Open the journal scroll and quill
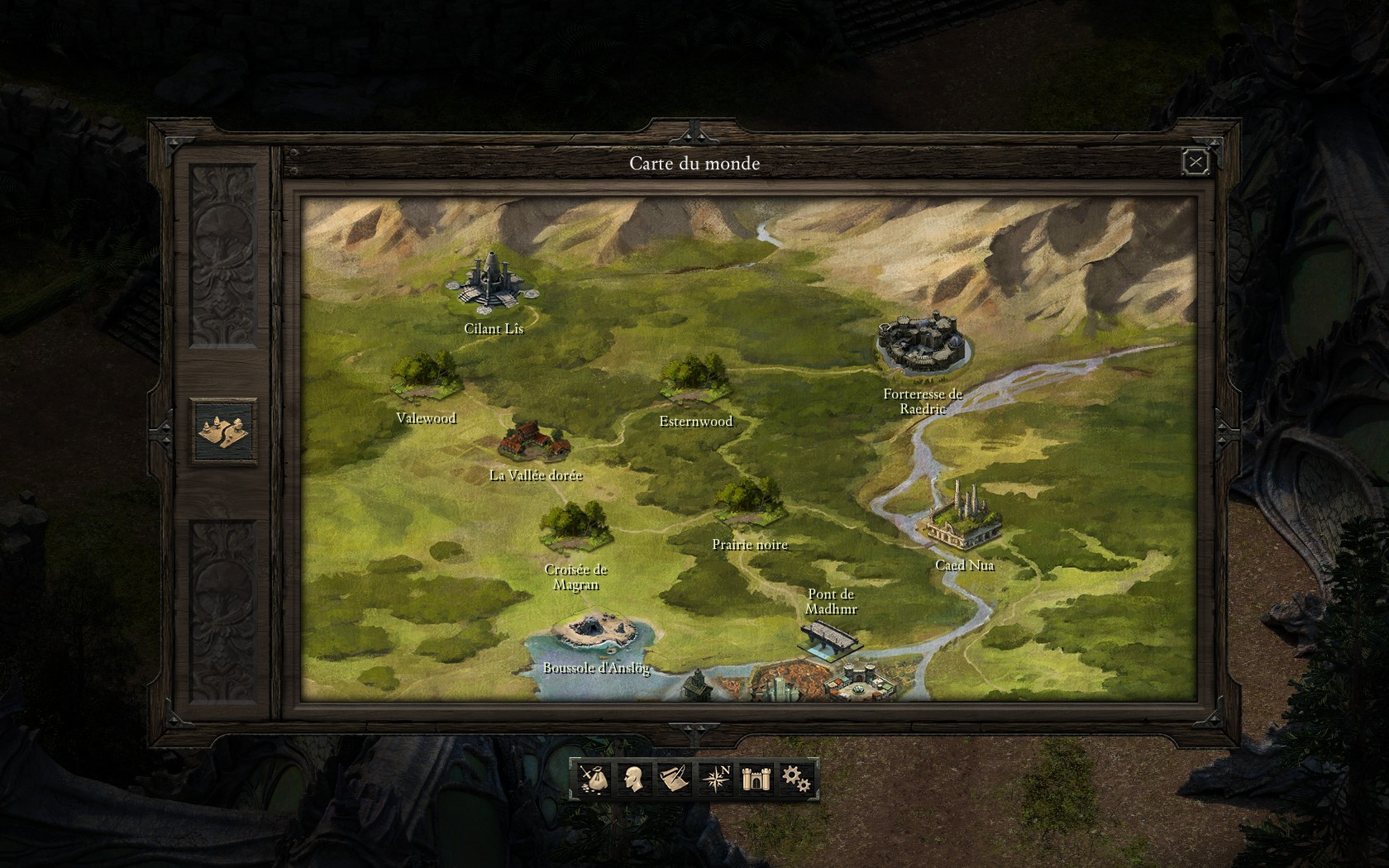 [674, 779]
